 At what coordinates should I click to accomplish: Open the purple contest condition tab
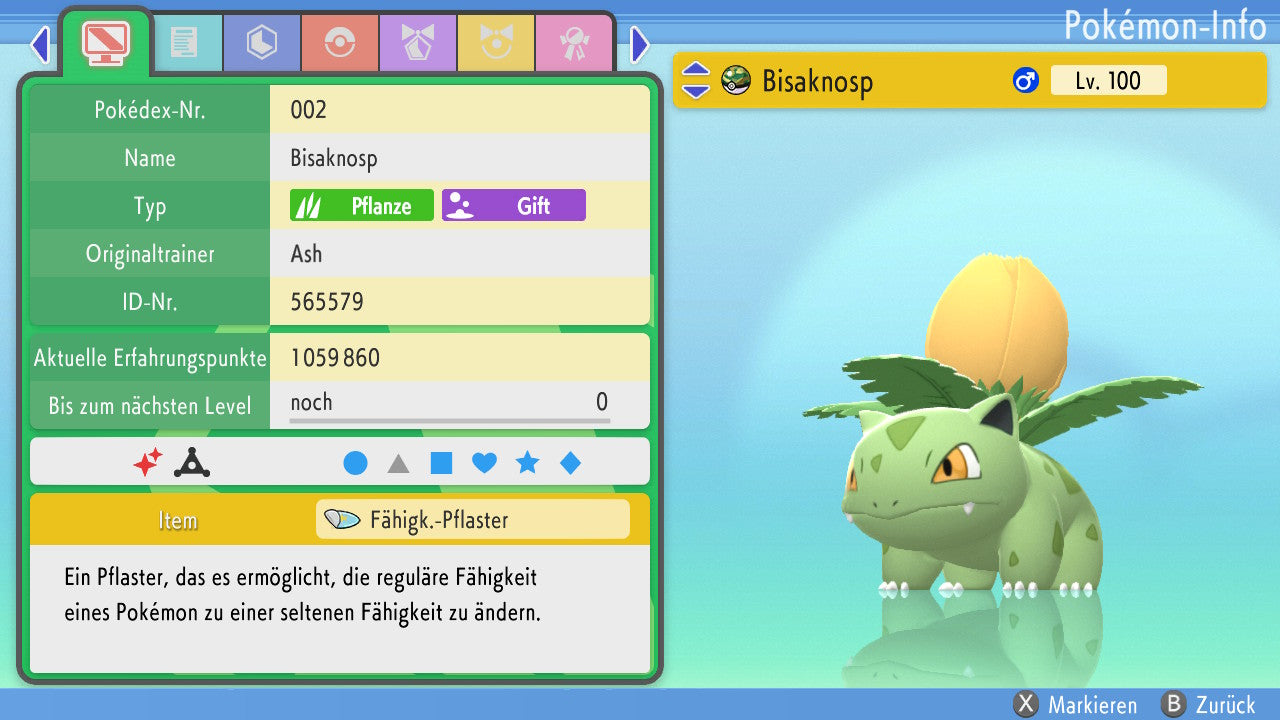(x=417, y=43)
